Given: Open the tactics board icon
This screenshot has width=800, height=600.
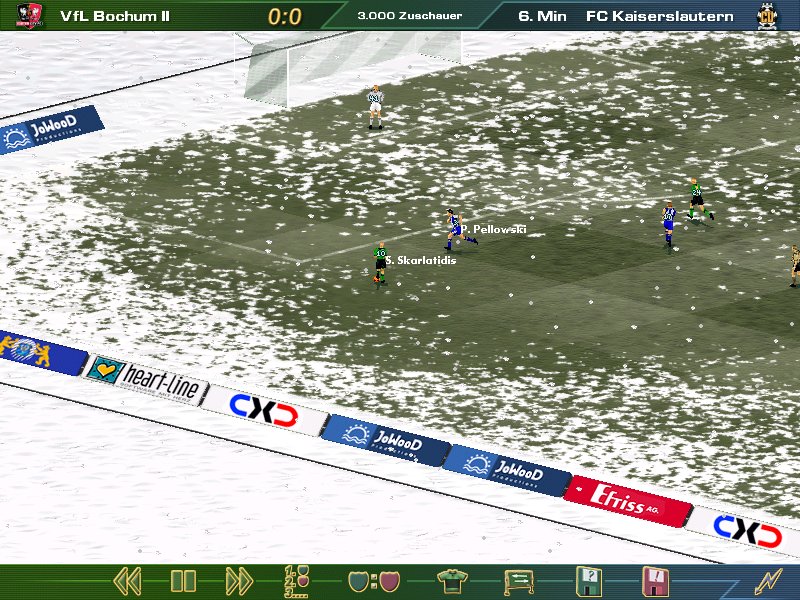Looking at the screenshot, I should (x=518, y=580).
